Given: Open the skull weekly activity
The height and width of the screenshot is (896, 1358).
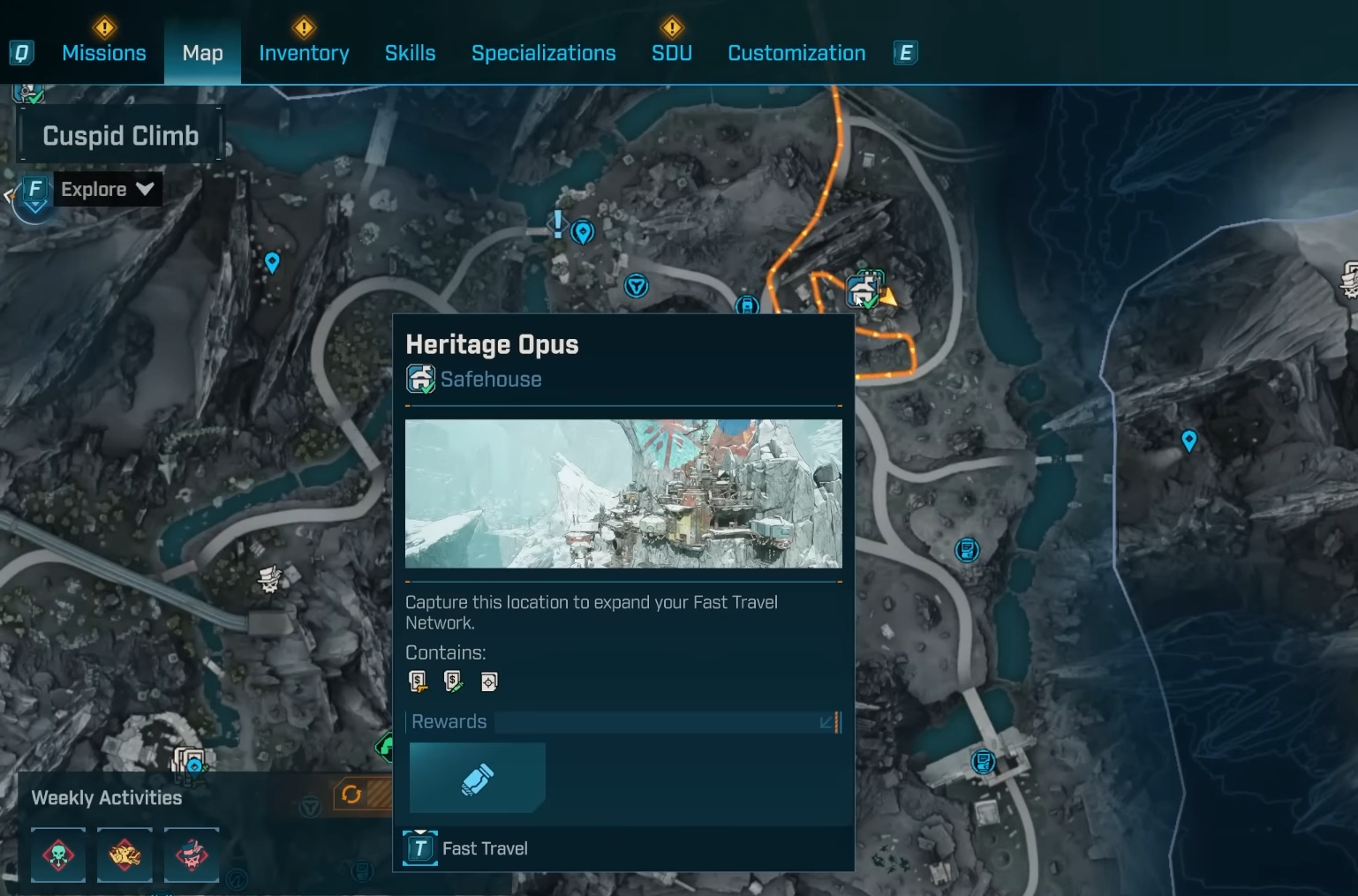Looking at the screenshot, I should point(58,855).
